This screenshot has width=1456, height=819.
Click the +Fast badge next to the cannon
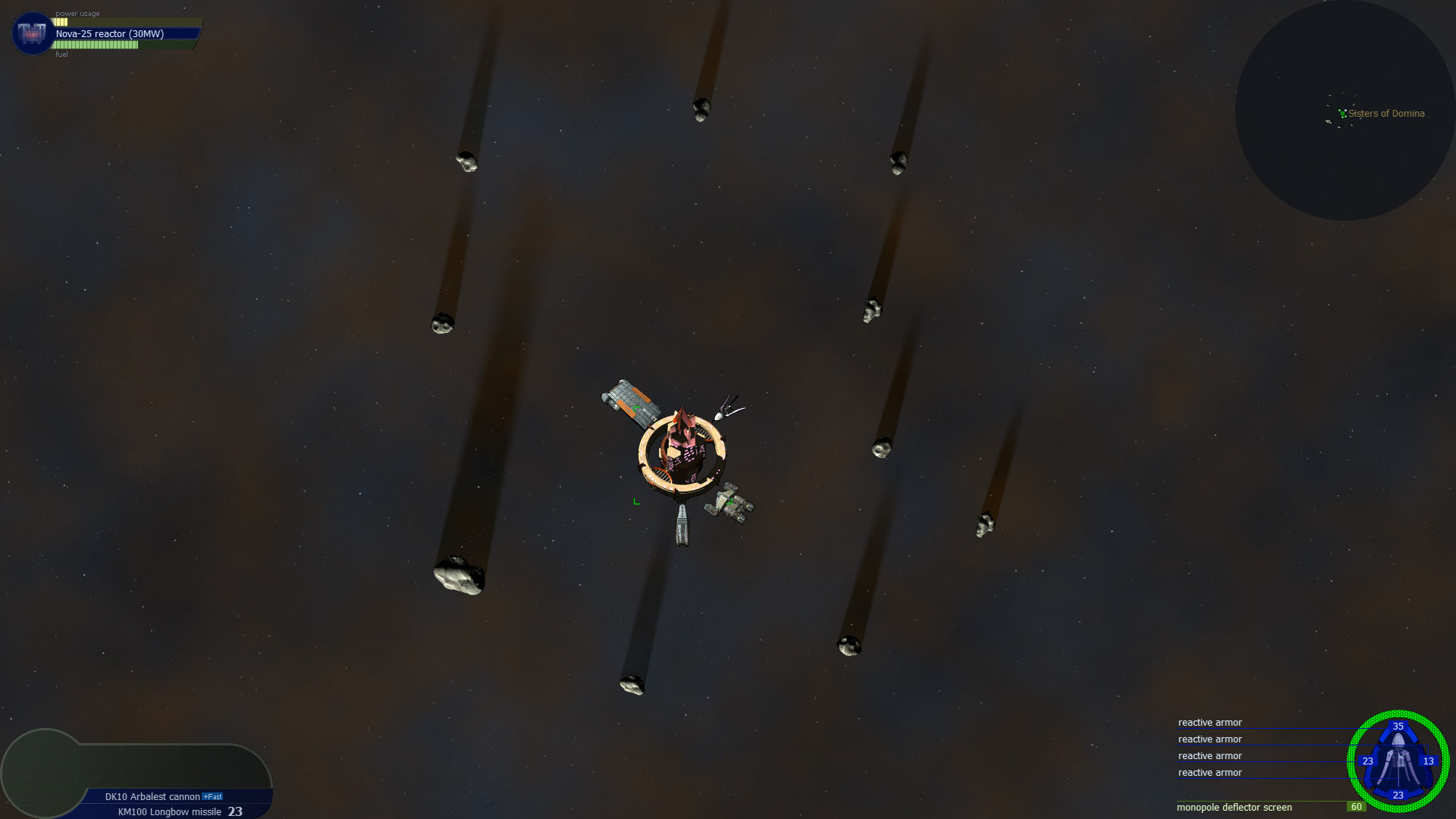point(211,797)
